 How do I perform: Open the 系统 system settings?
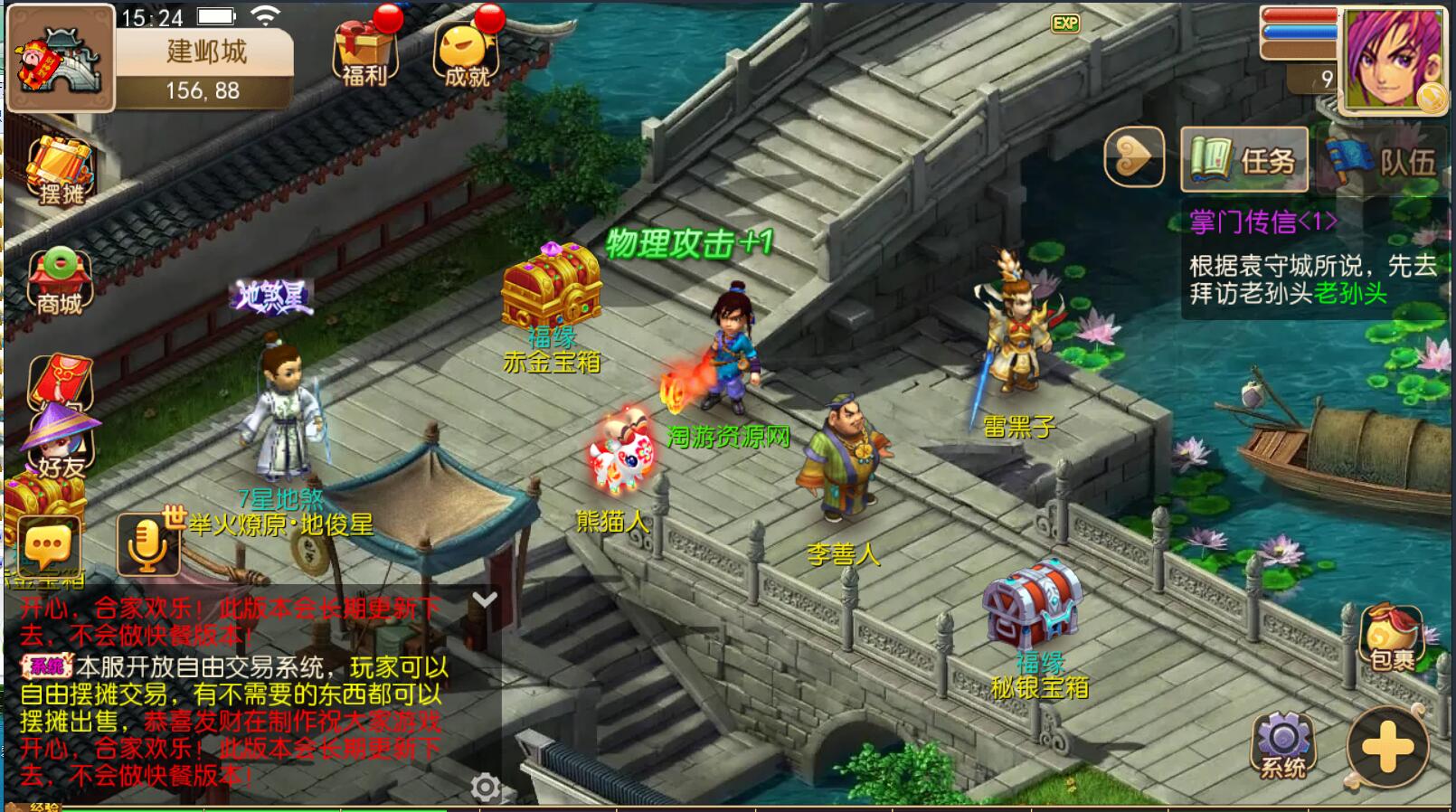click(x=1283, y=746)
